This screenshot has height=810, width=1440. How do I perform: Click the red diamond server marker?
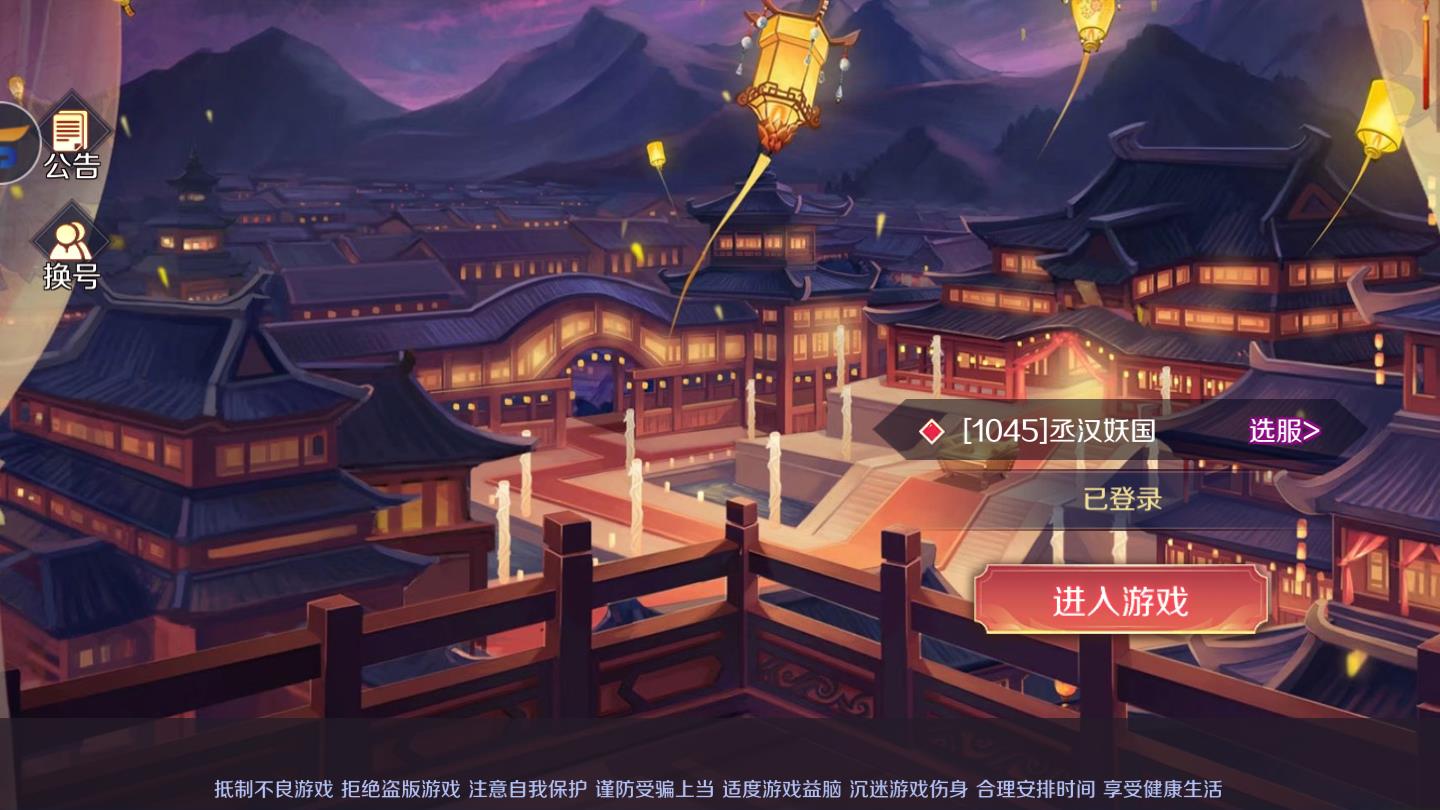[931, 431]
